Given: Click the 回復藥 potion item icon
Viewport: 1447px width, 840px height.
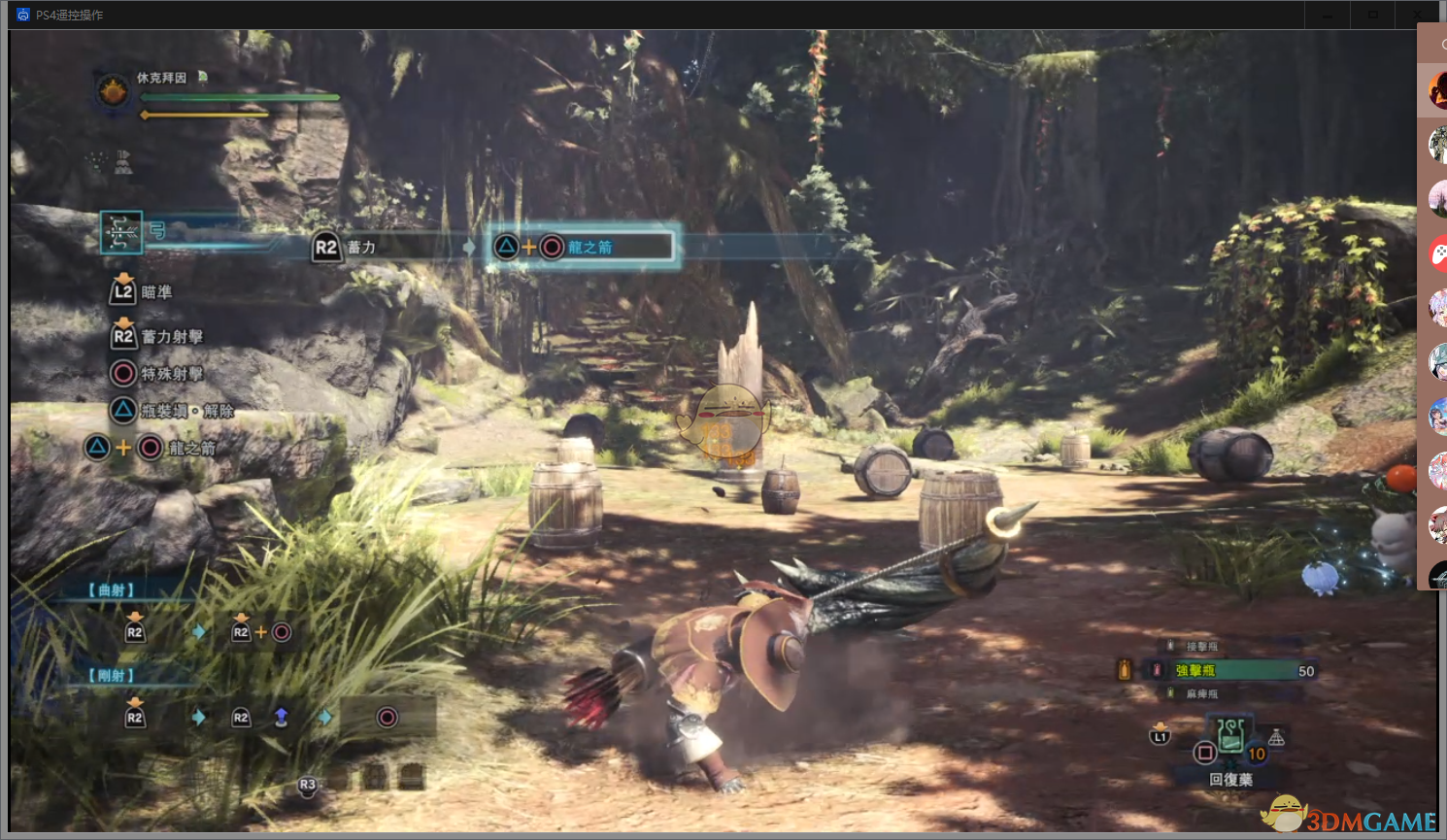Looking at the screenshot, I should point(1230,735).
